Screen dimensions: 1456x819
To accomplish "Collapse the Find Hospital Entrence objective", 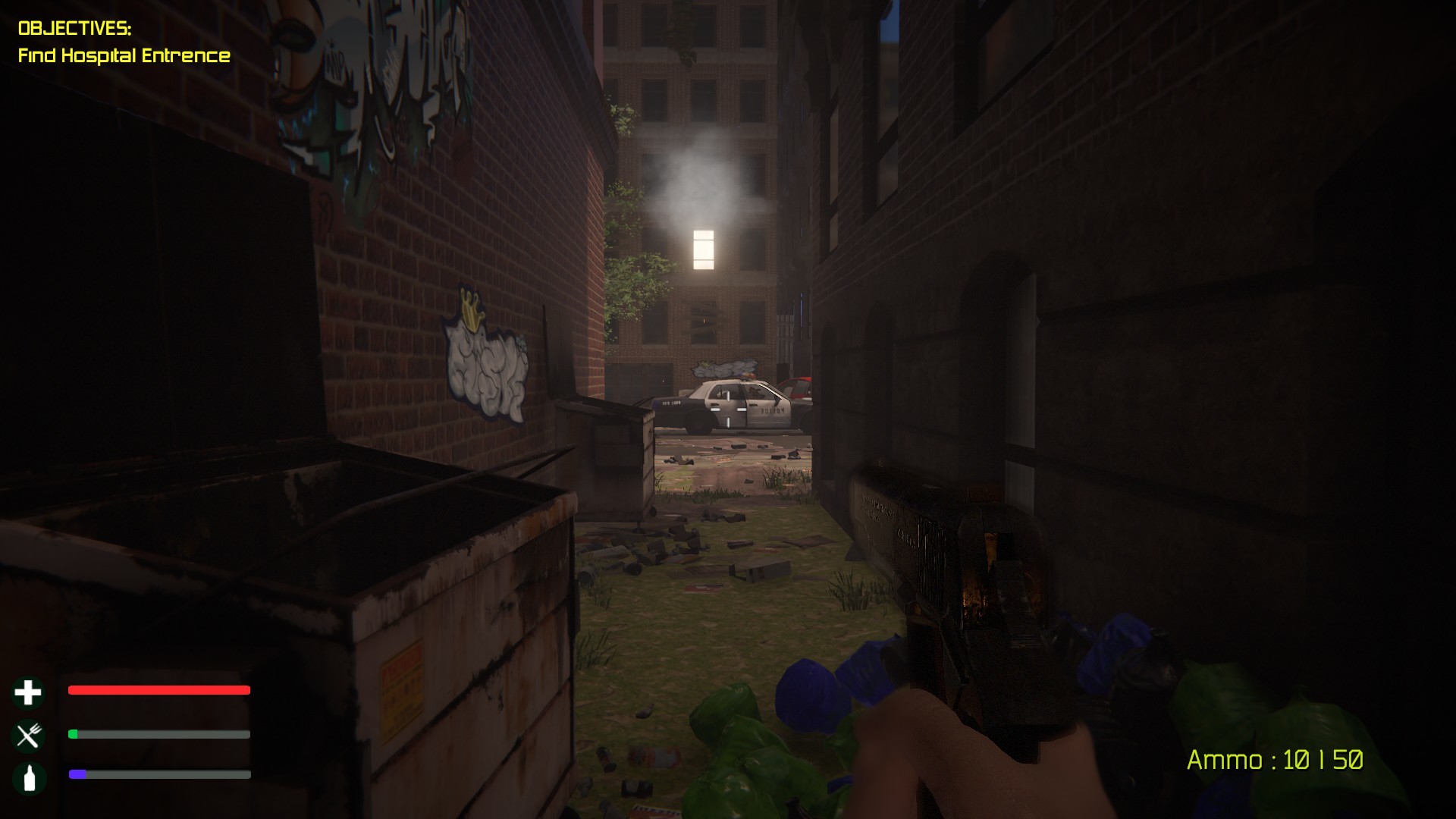I will coord(125,55).
